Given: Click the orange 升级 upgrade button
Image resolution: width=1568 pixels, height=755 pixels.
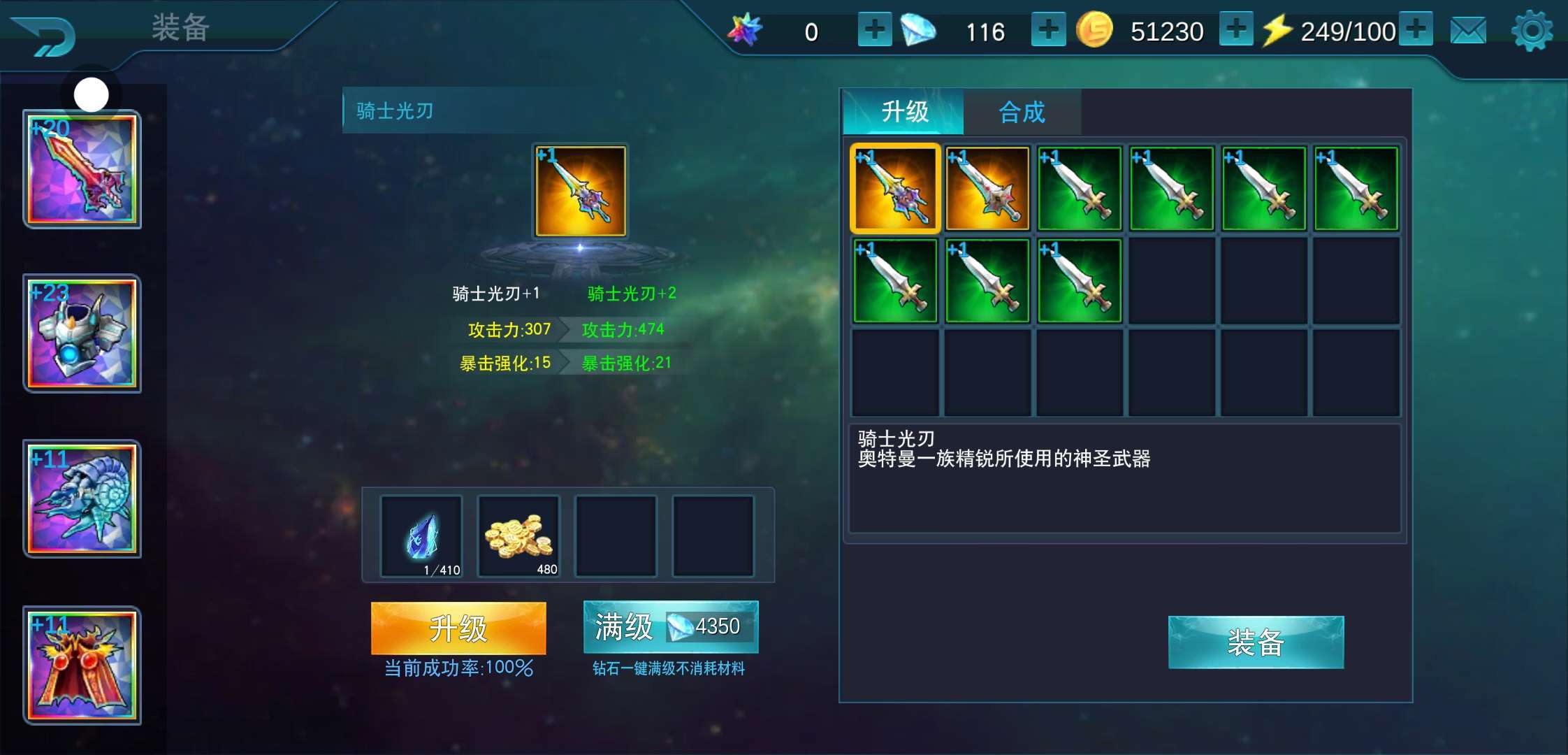Looking at the screenshot, I should (x=458, y=628).
